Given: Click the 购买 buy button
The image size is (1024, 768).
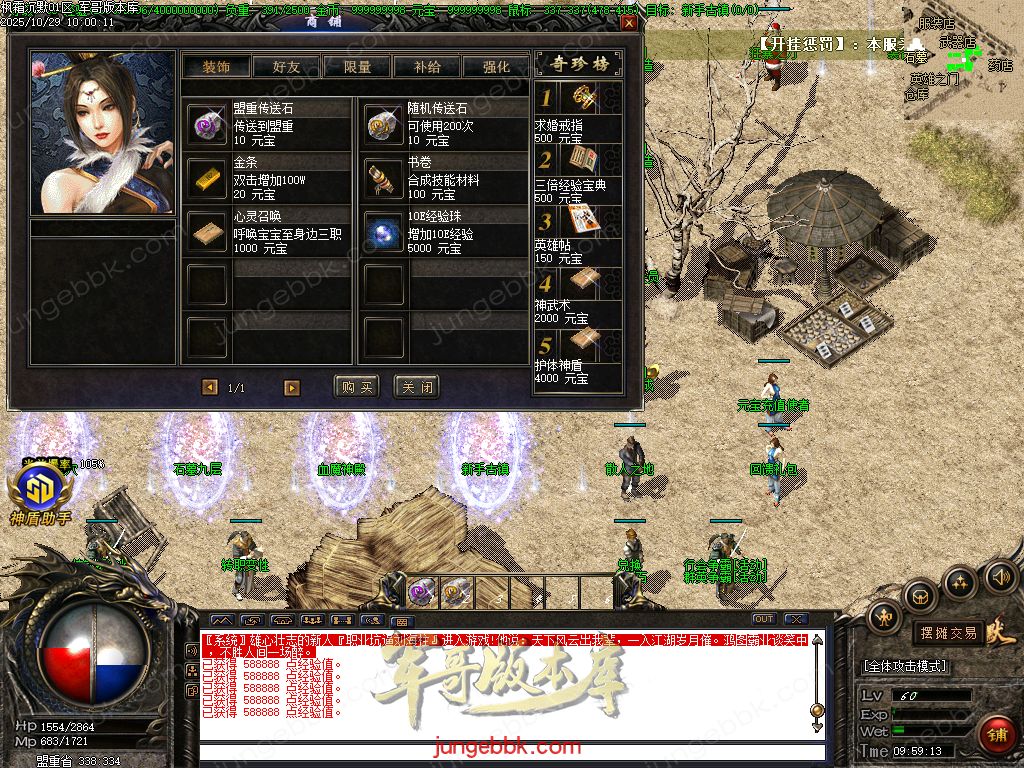Looking at the screenshot, I should [357, 387].
